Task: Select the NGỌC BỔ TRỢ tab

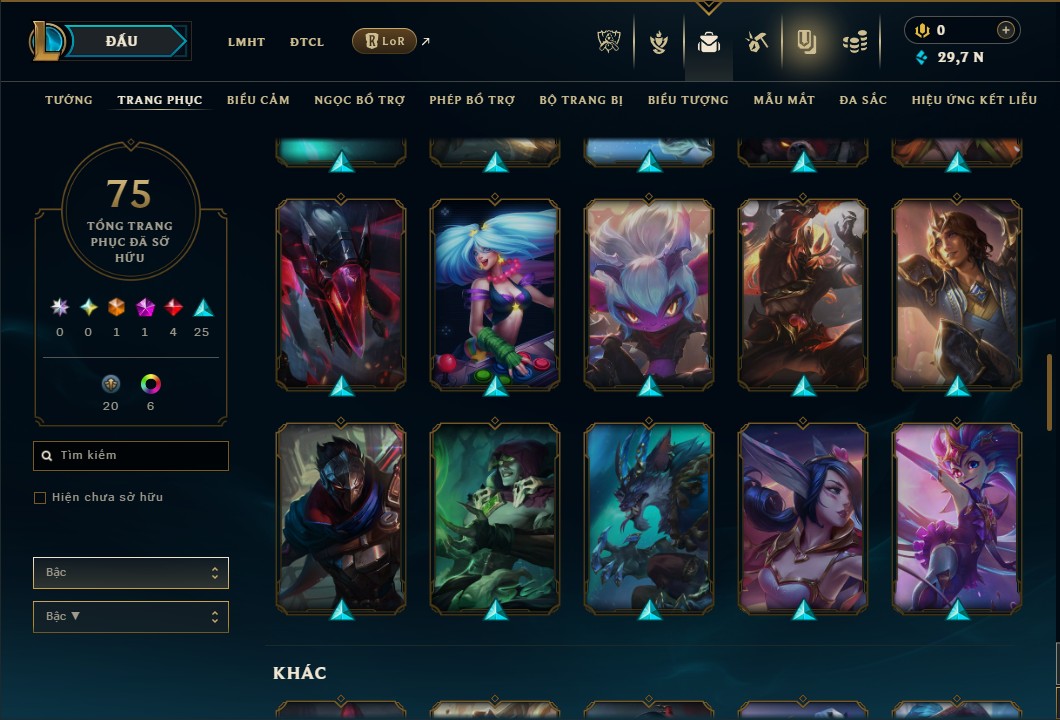Action: pos(359,100)
